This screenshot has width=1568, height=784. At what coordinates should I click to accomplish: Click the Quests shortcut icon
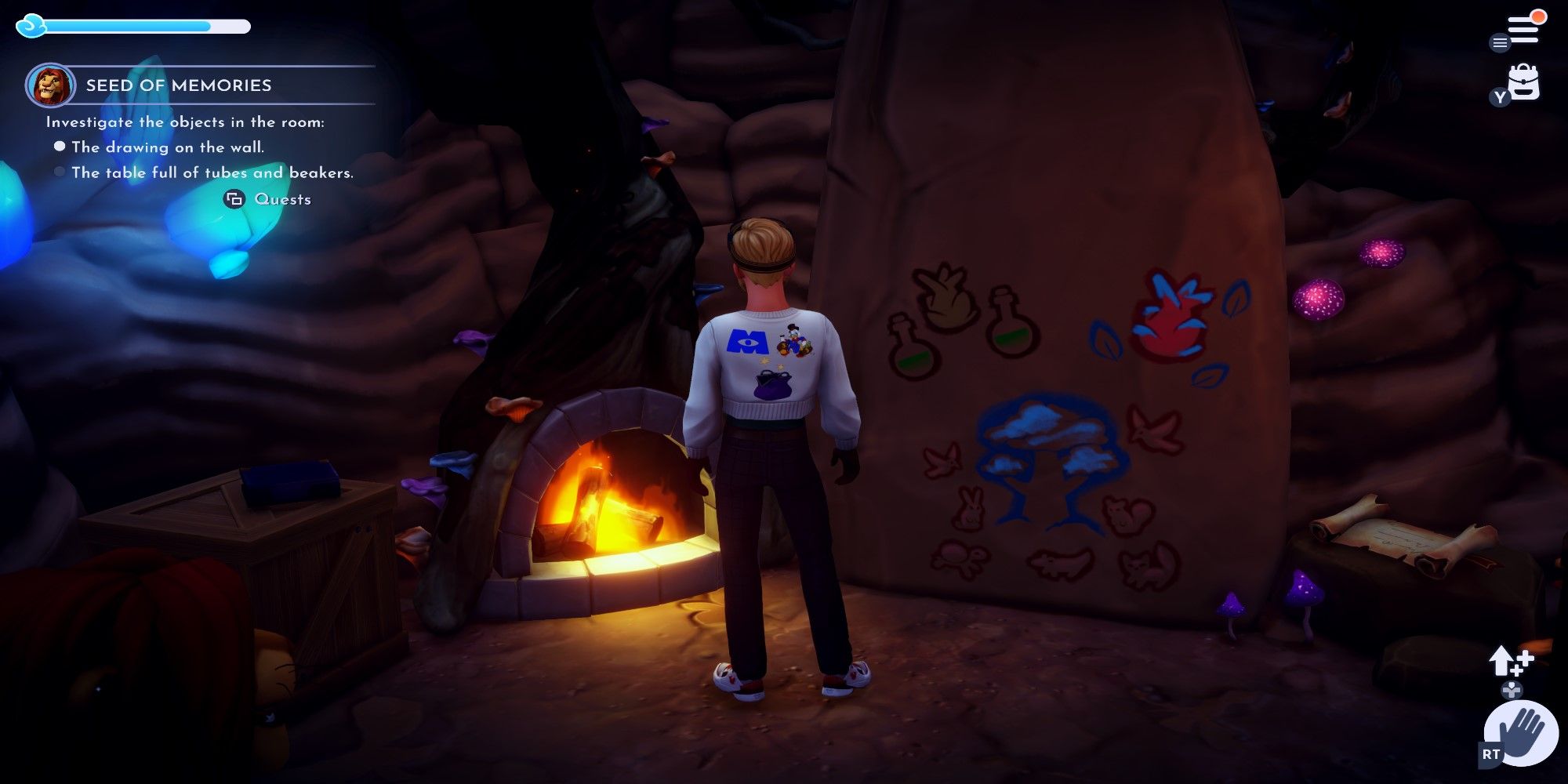(x=233, y=200)
